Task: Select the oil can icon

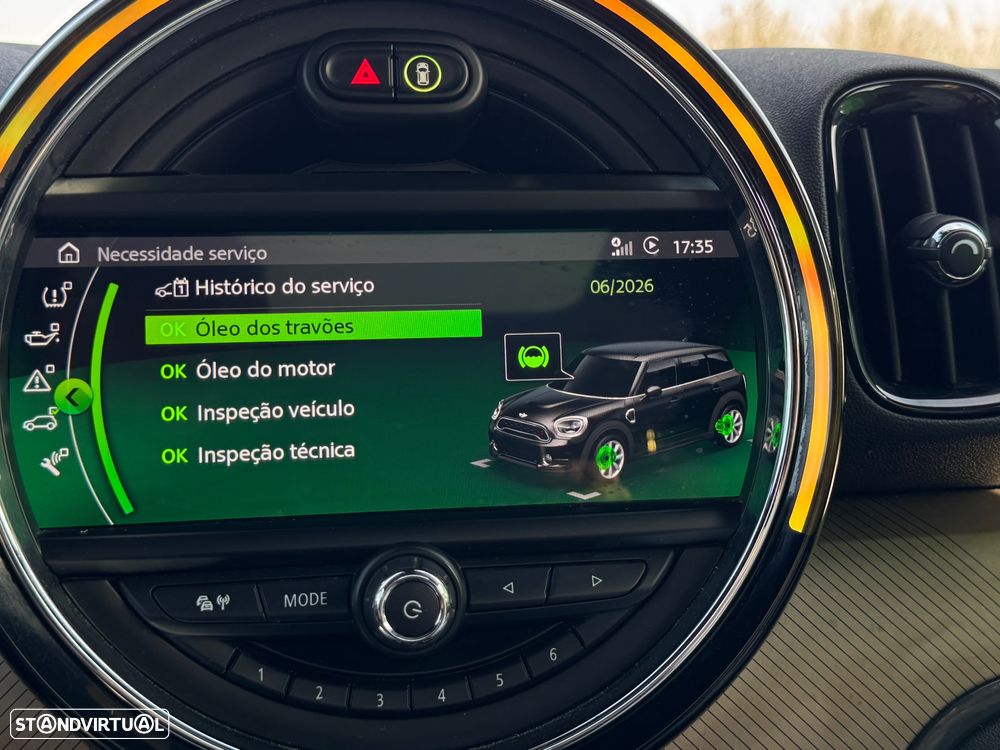Action: pyautogui.click(x=42, y=335)
